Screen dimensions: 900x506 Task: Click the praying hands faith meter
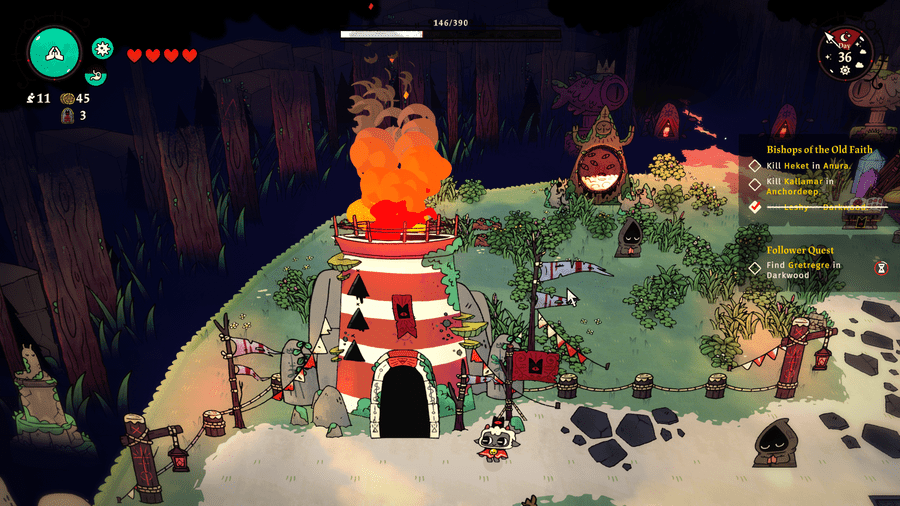[x=54, y=53]
